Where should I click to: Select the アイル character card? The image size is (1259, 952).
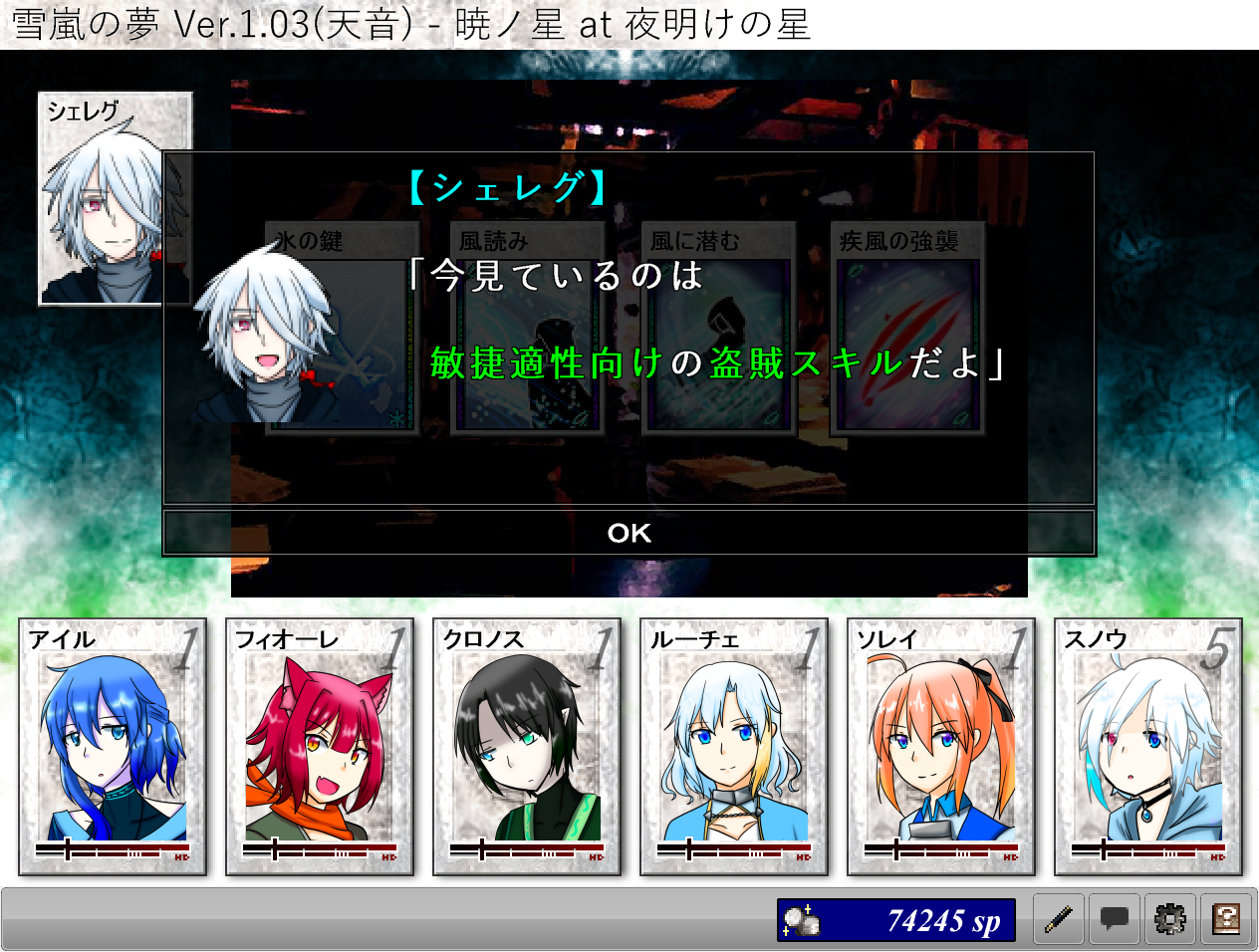coord(113,747)
